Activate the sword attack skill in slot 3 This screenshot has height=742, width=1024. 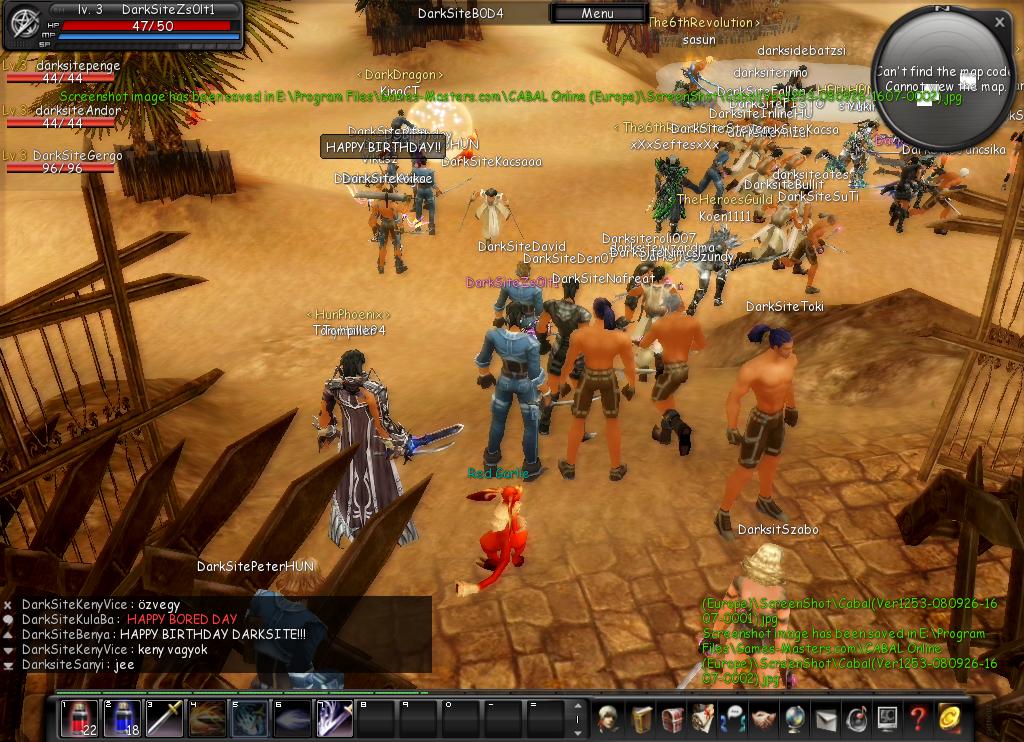166,719
